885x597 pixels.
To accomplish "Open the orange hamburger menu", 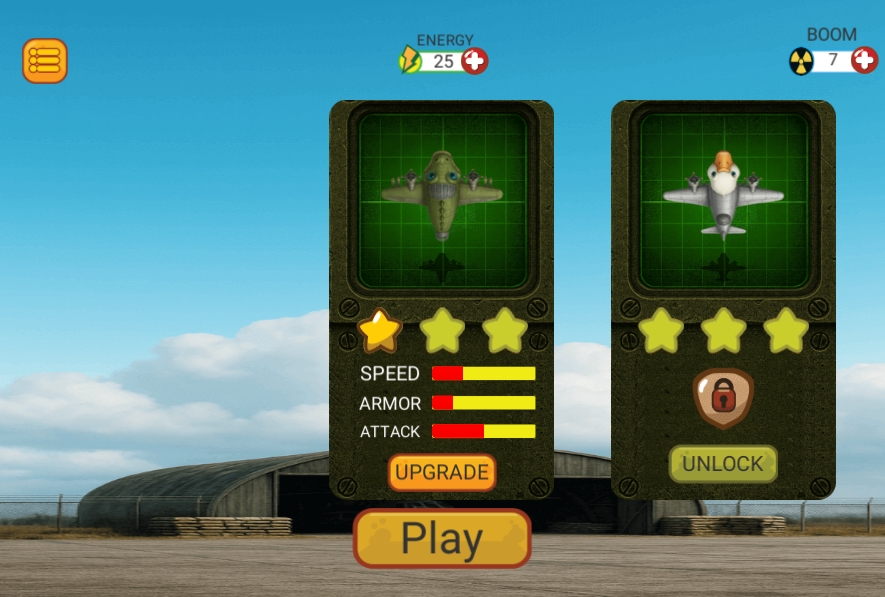I will 45,61.
